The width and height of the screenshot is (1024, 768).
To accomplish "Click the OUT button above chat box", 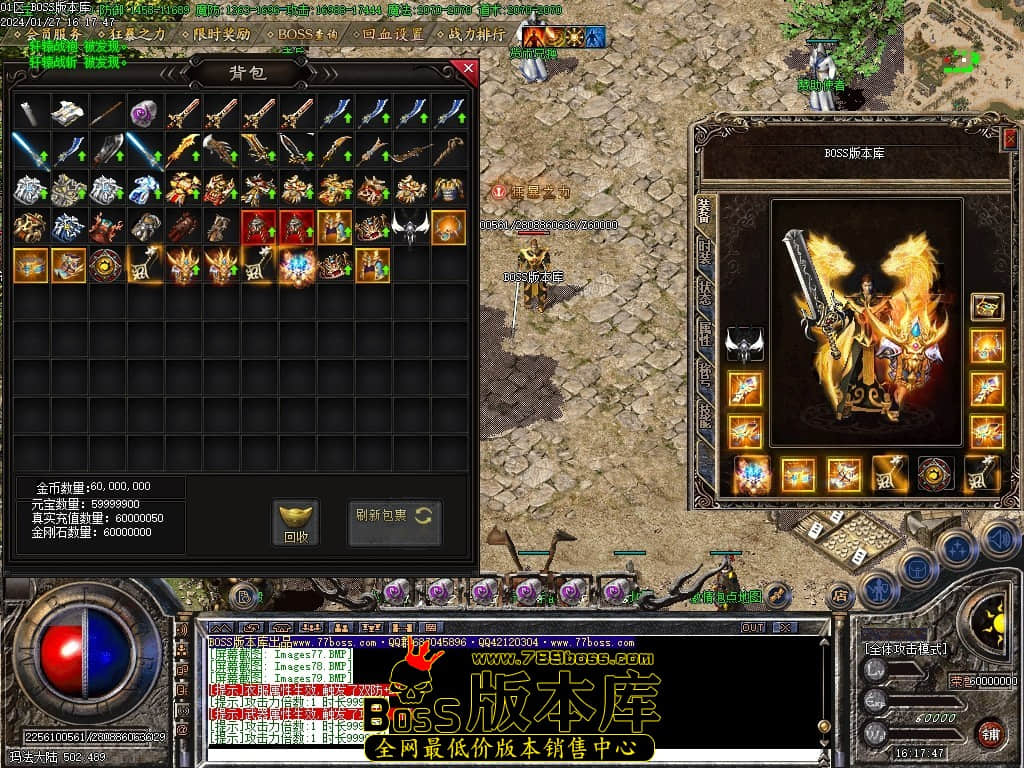I will point(752,627).
